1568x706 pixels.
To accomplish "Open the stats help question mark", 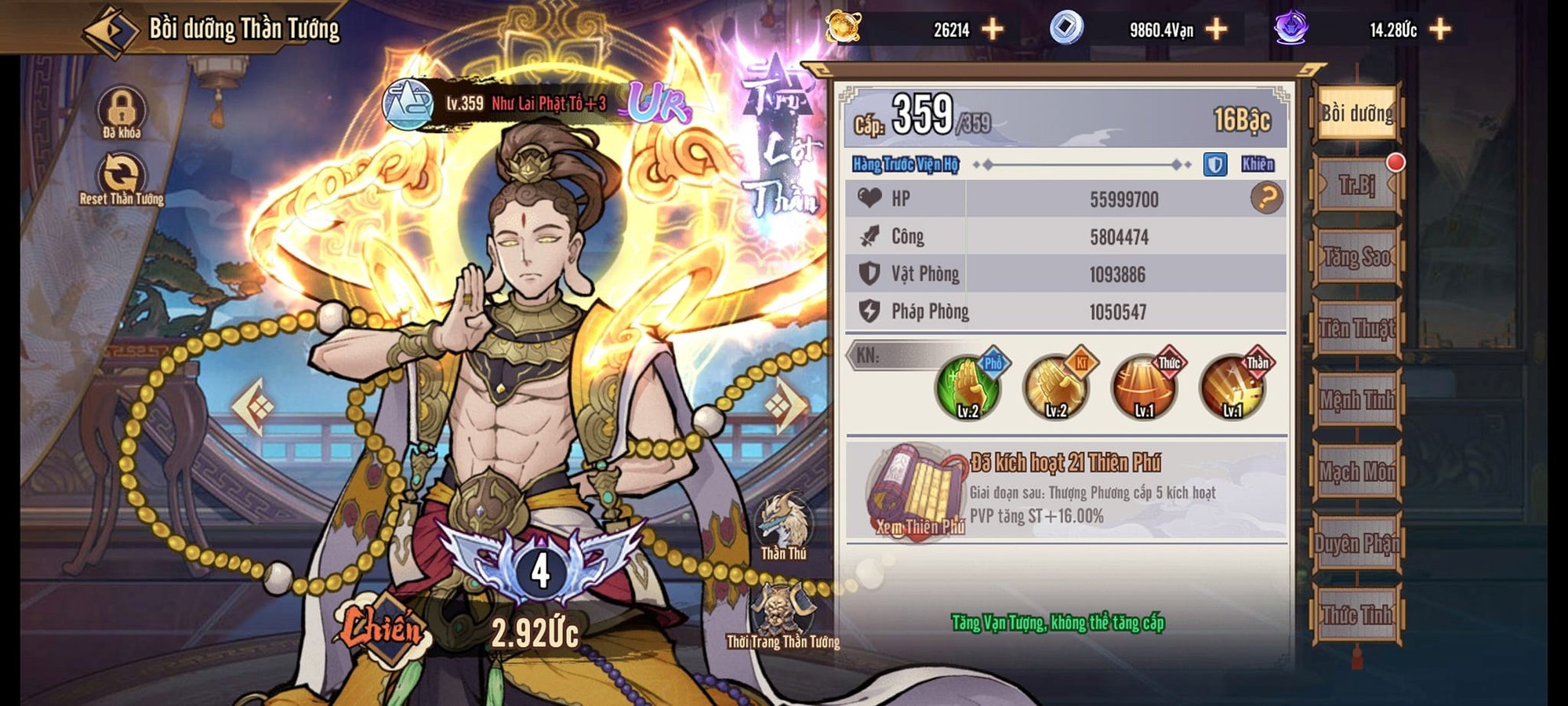I will click(1266, 198).
